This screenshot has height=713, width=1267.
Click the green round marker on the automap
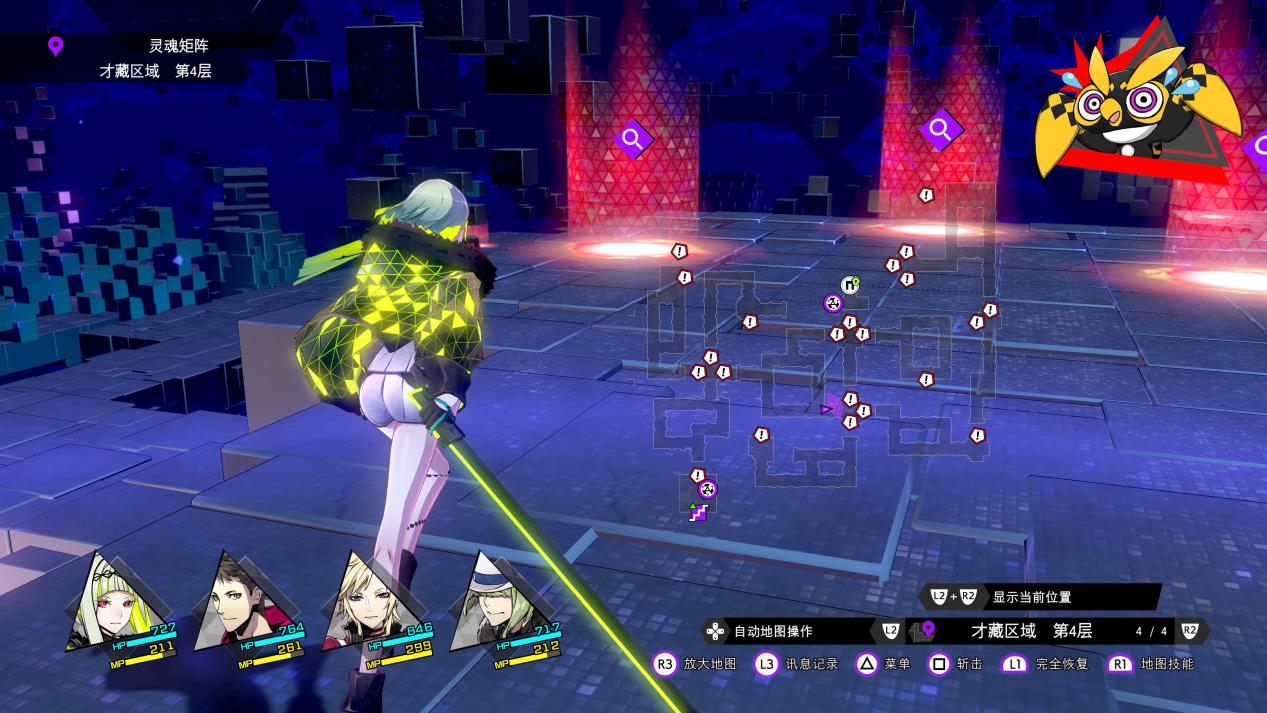pos(850,285)
